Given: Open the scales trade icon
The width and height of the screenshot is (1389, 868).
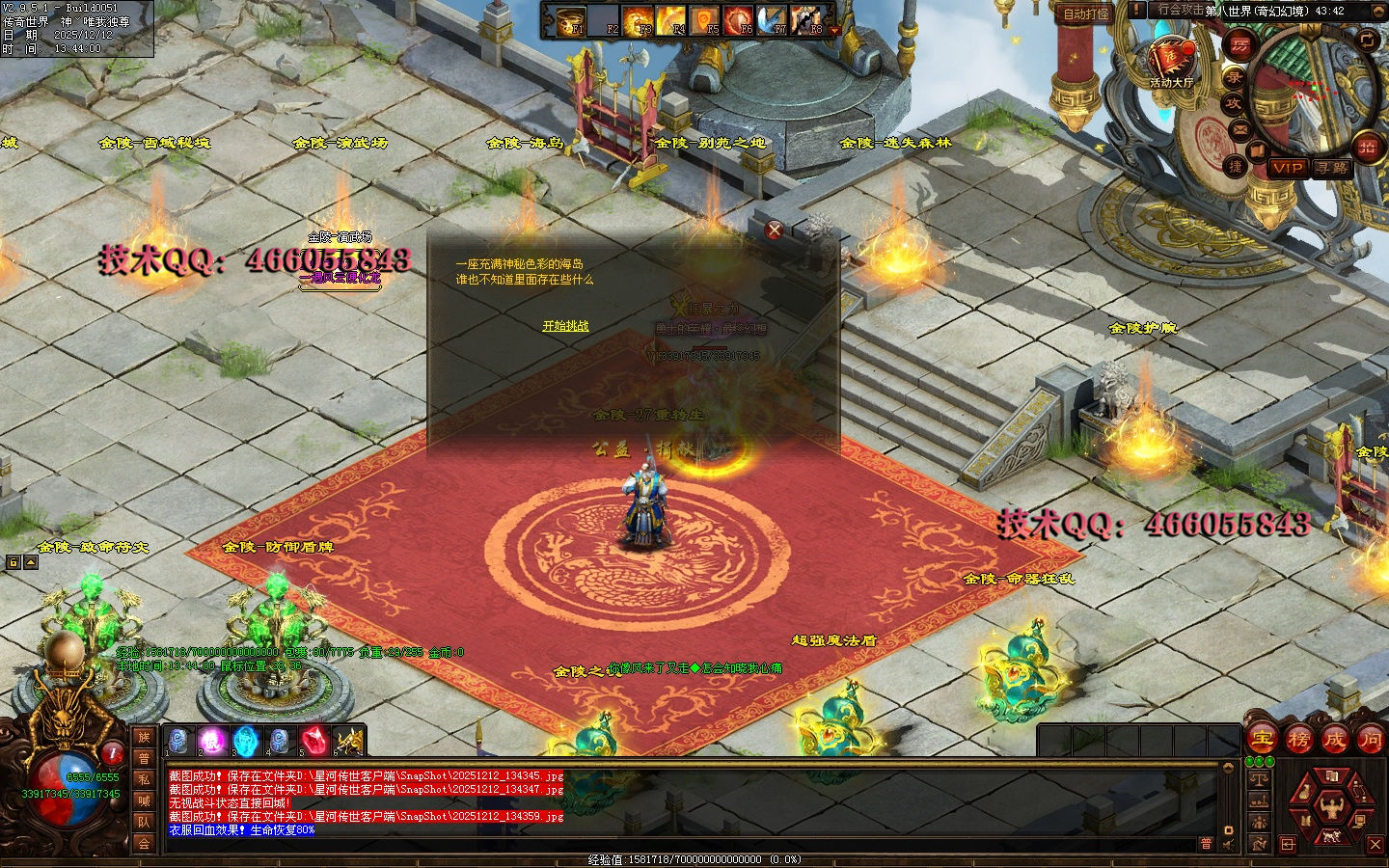Looking at the screenshot, I should 1259,778.
